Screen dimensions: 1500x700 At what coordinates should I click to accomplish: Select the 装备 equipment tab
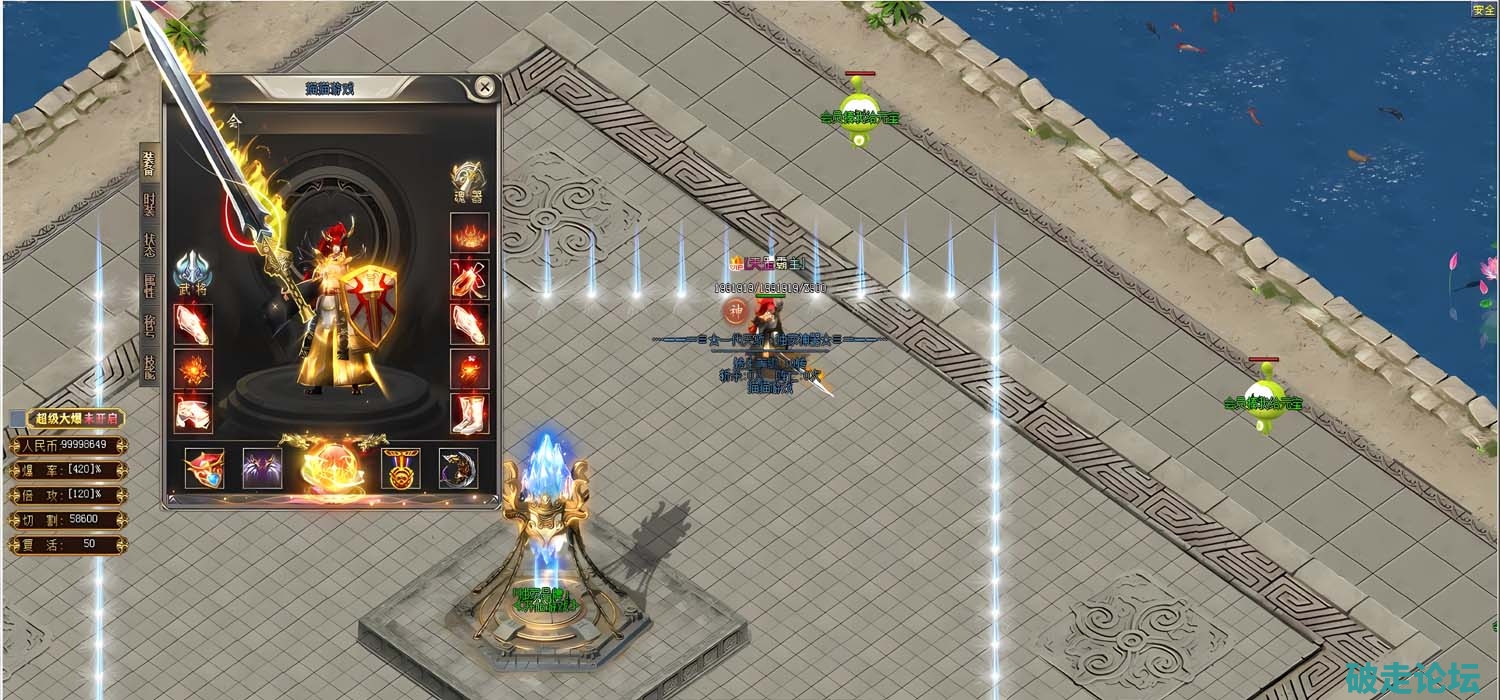149,161
